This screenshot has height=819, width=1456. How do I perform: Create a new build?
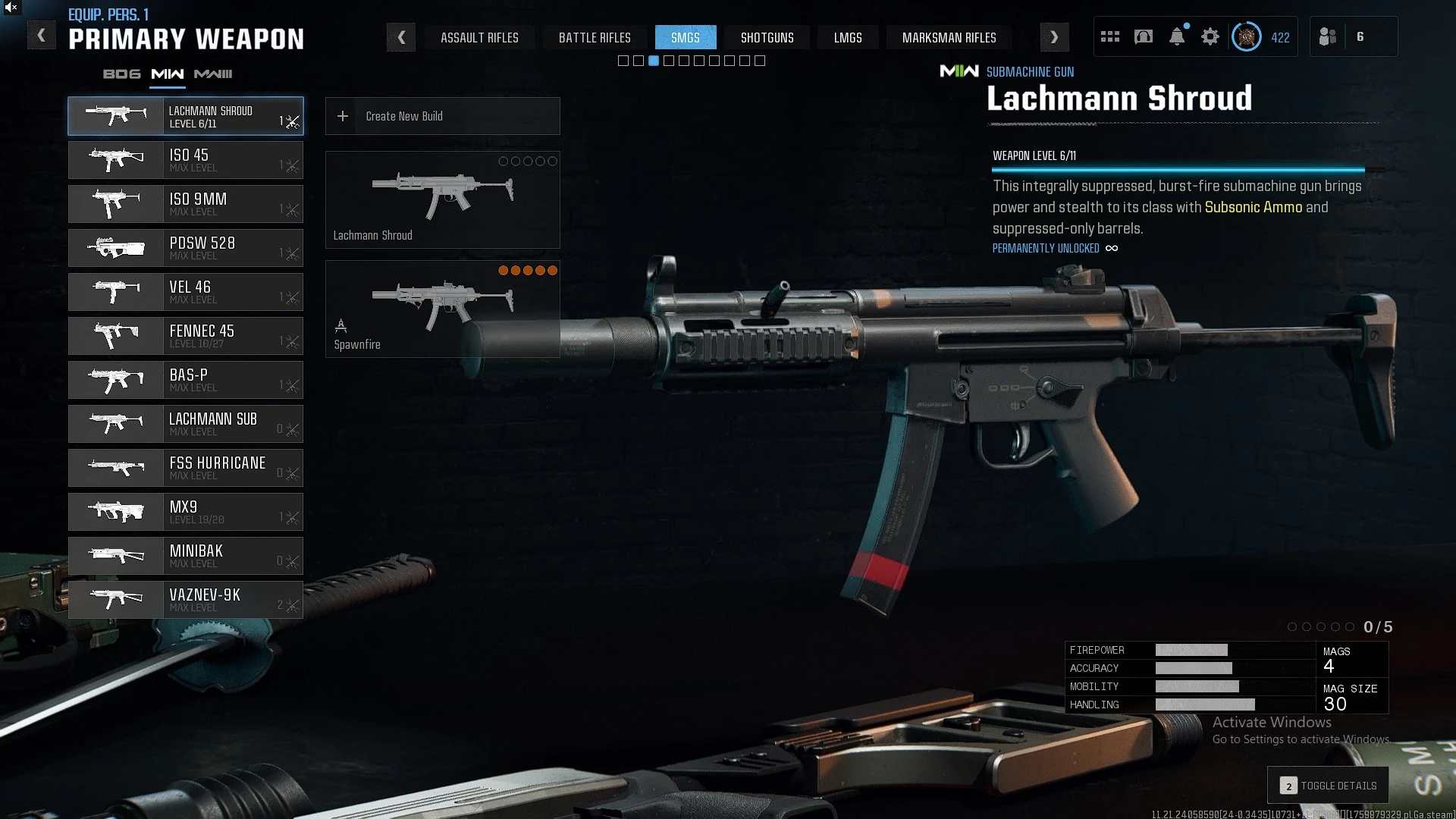coord(443,116)
